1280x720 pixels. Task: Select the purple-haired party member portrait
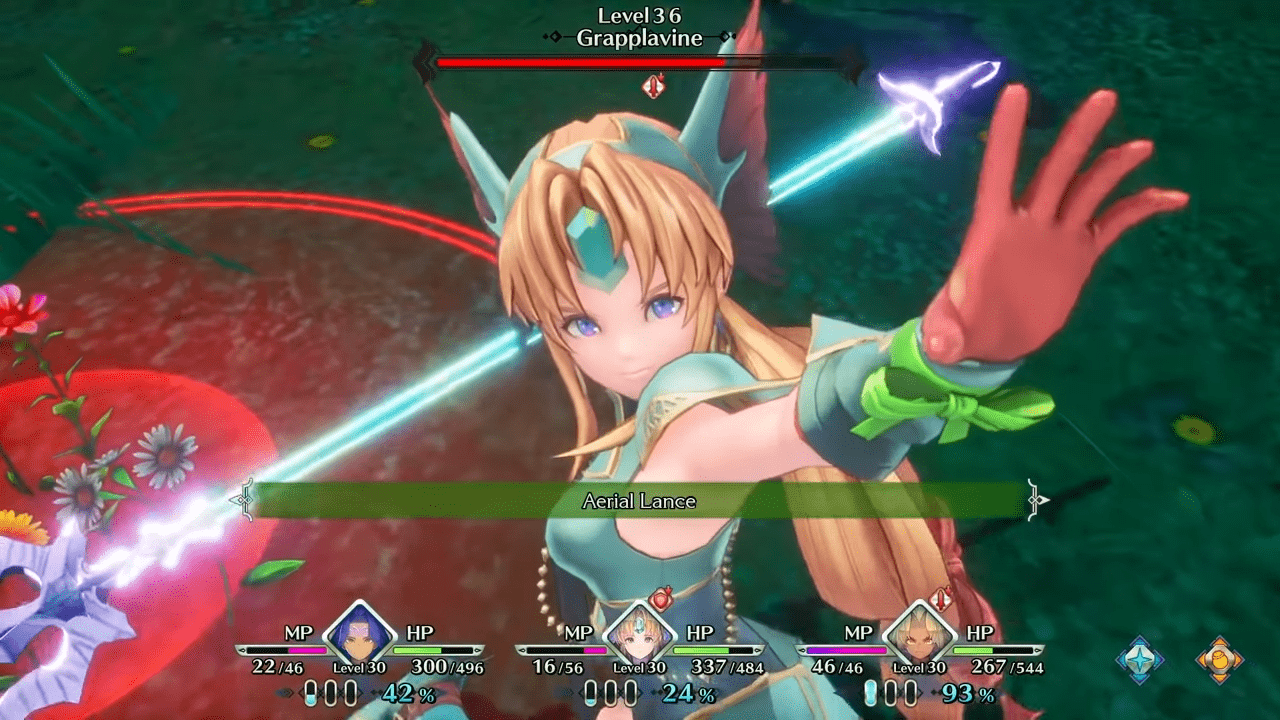[x=360, y=634]
